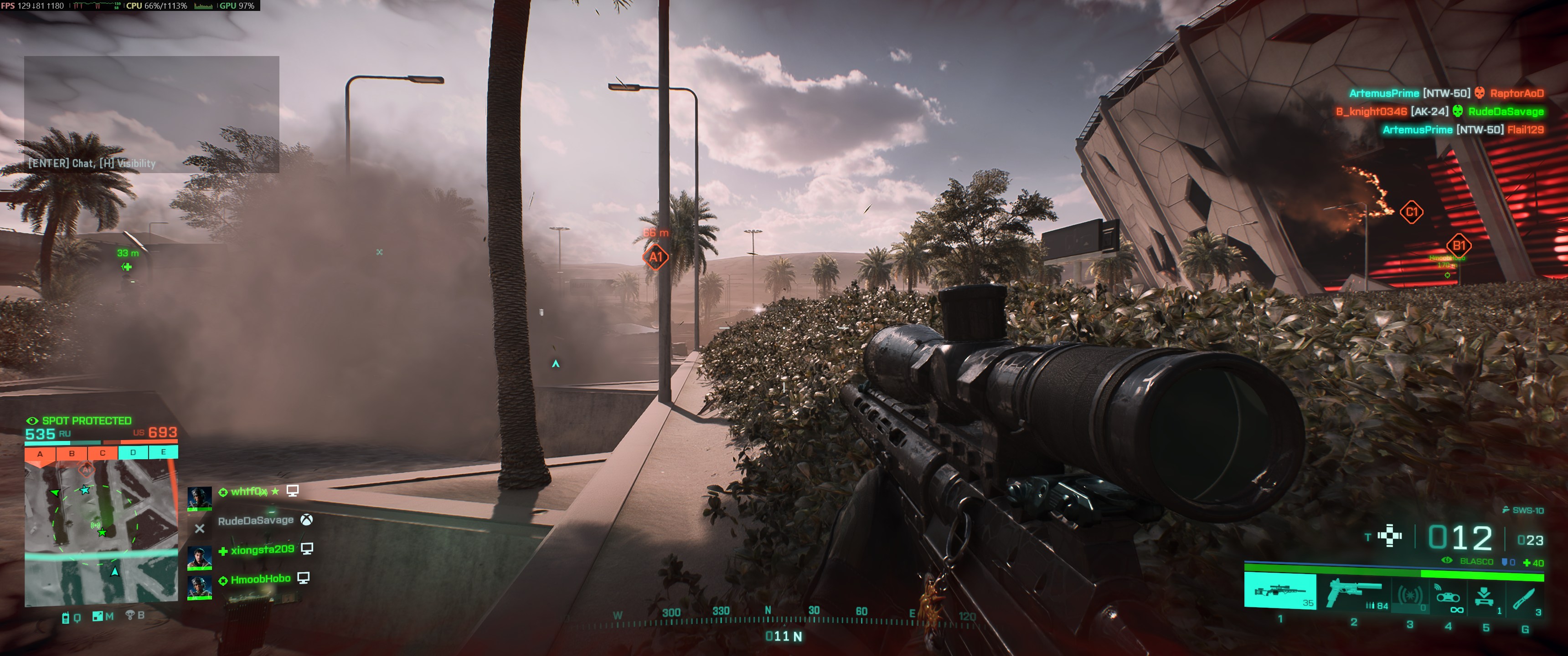
Task: Select objective D on the flag bar
Action: click(x=133, y=452)
